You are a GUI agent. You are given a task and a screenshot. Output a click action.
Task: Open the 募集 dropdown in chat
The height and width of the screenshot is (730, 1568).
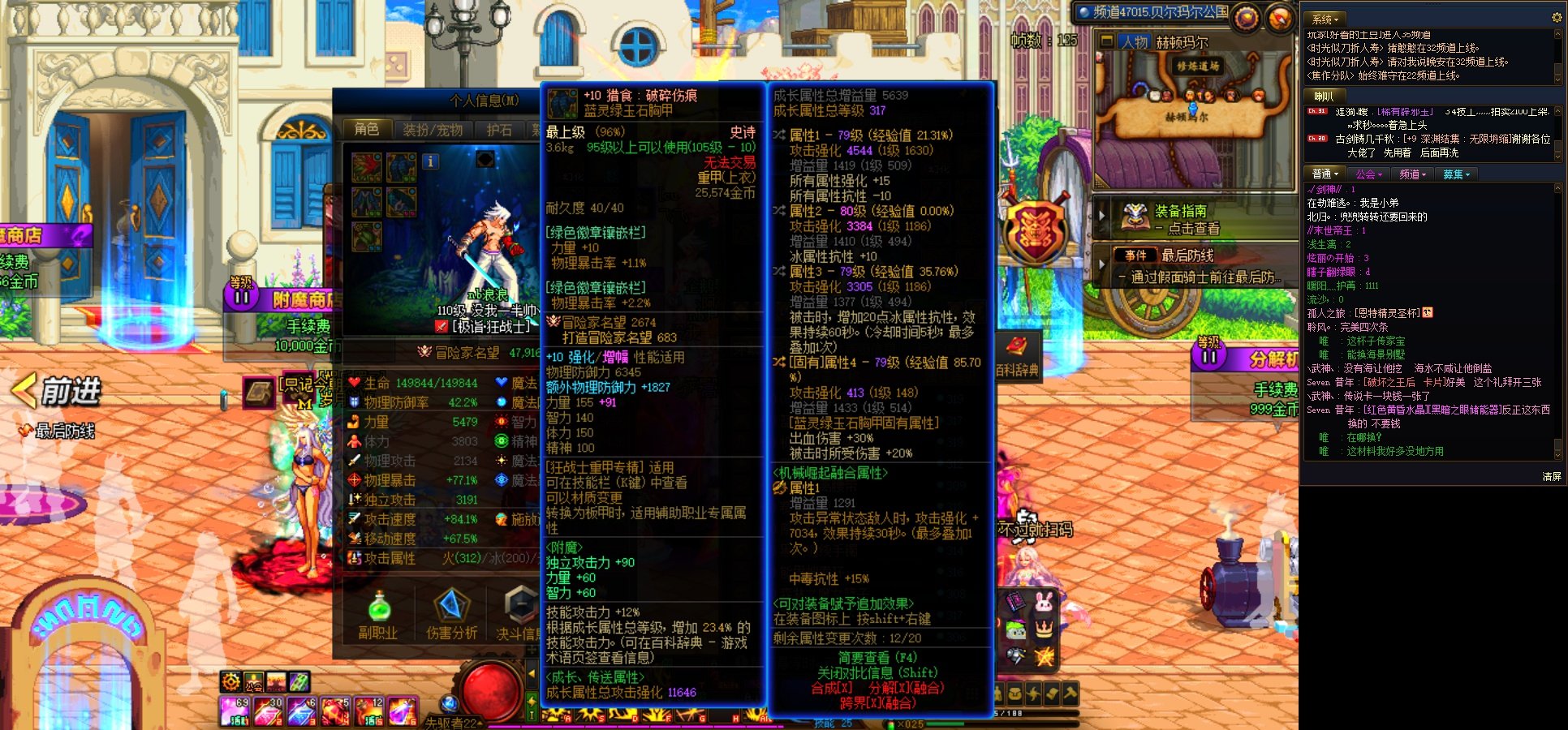(1454, 174)
